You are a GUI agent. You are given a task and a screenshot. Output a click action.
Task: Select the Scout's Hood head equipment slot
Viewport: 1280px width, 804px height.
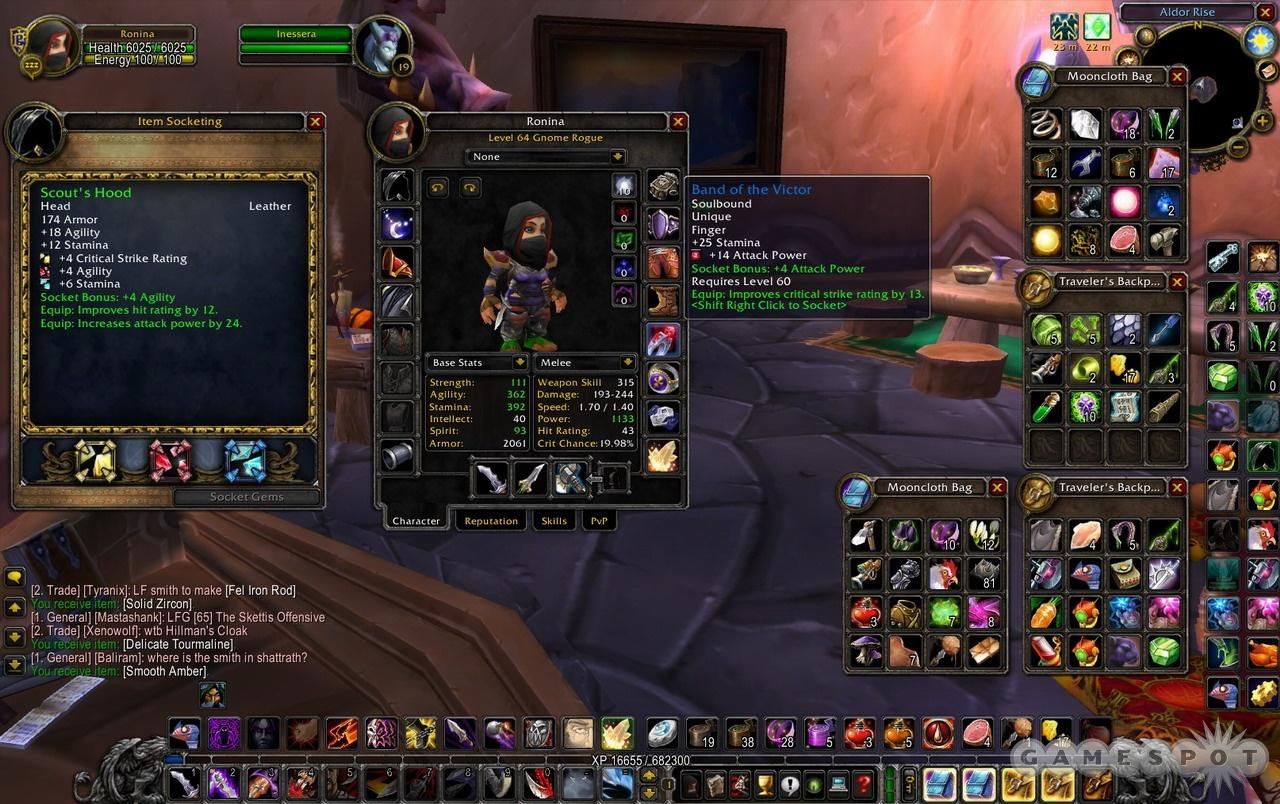[x=397, y=186]
